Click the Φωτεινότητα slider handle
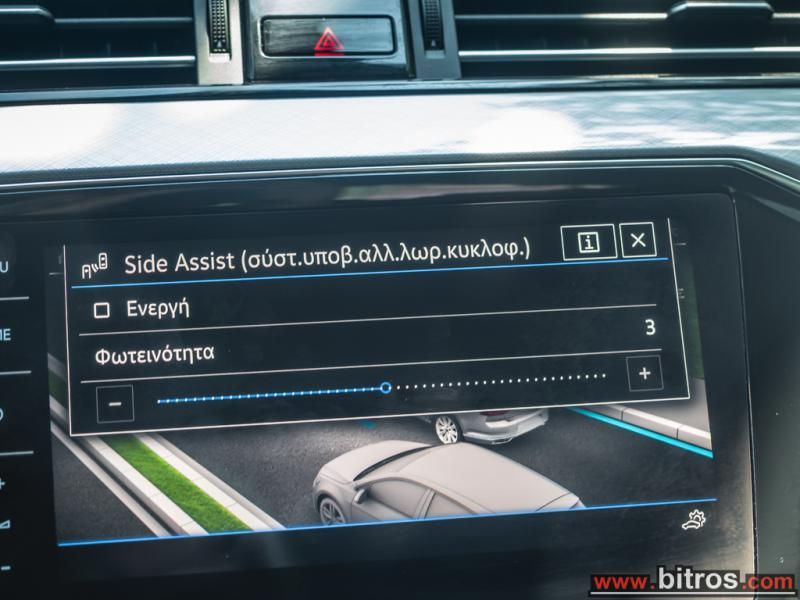 (386, 388)
